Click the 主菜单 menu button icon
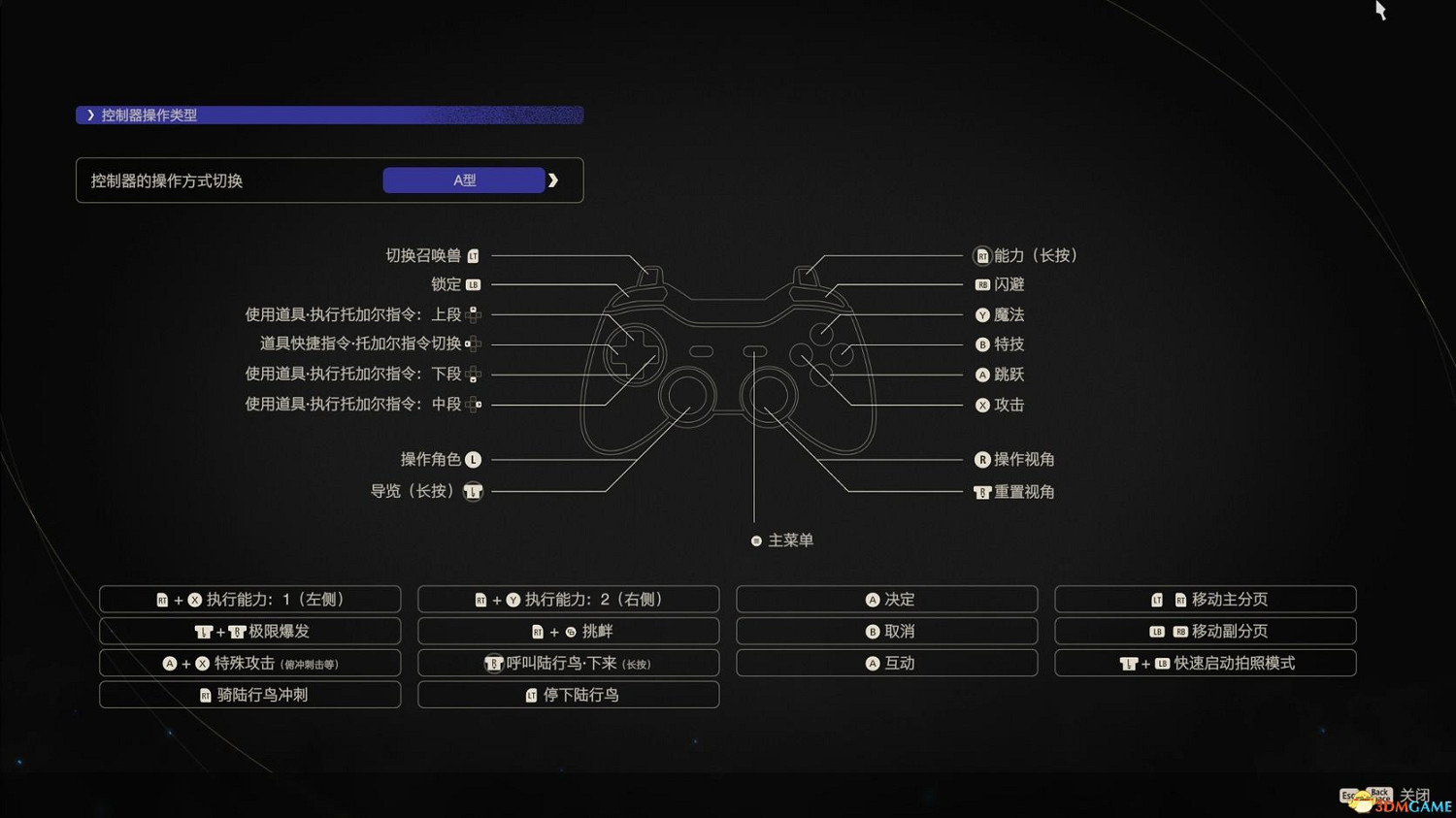The height and width of the screenshot is (818, 1456). coord(755,540)
